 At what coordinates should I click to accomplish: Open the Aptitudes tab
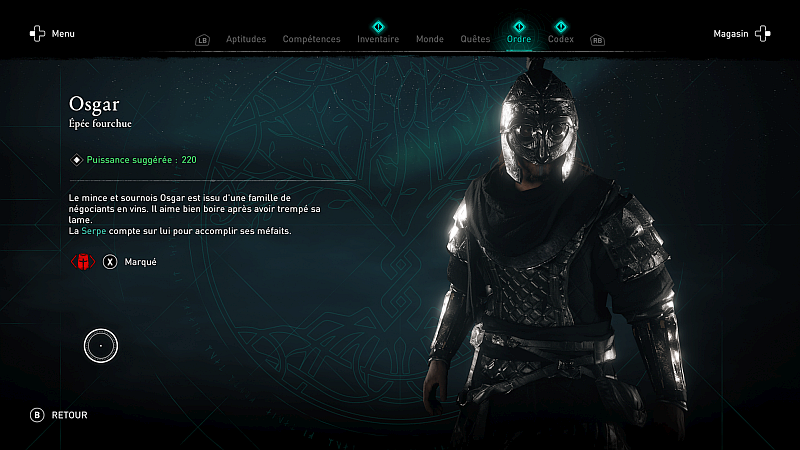[246, 39]
